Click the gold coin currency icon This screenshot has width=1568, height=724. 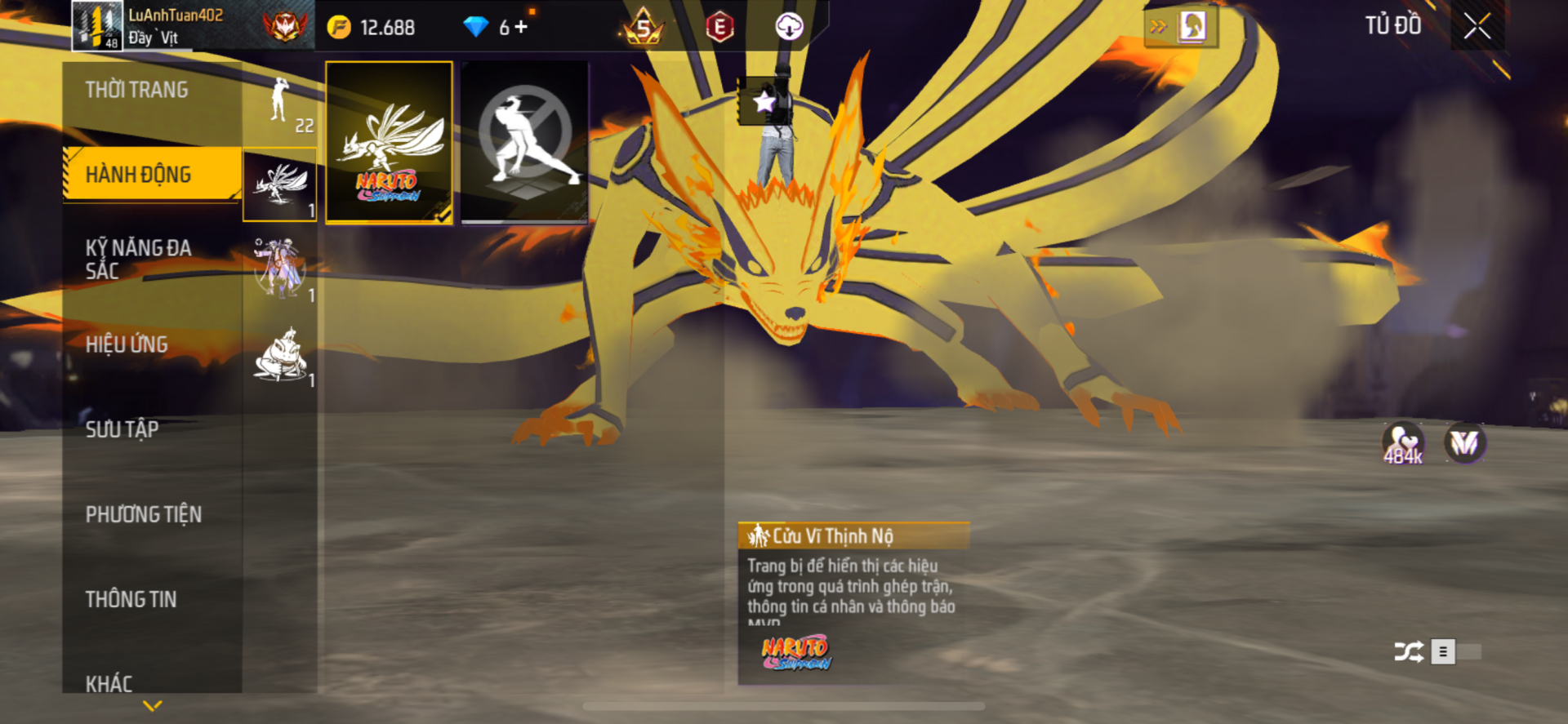339,28
